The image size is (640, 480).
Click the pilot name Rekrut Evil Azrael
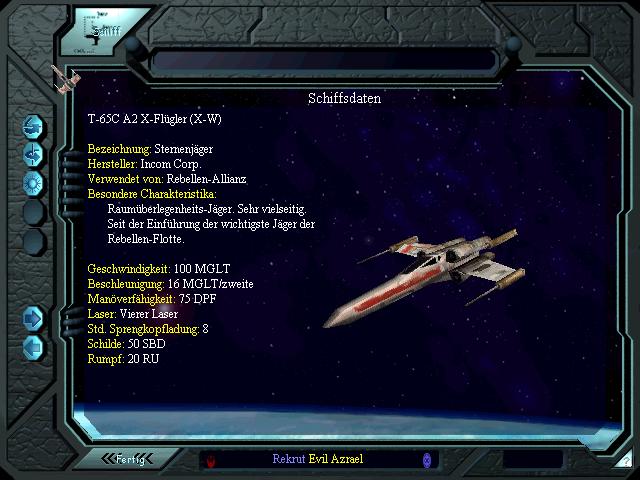[318, 459]
